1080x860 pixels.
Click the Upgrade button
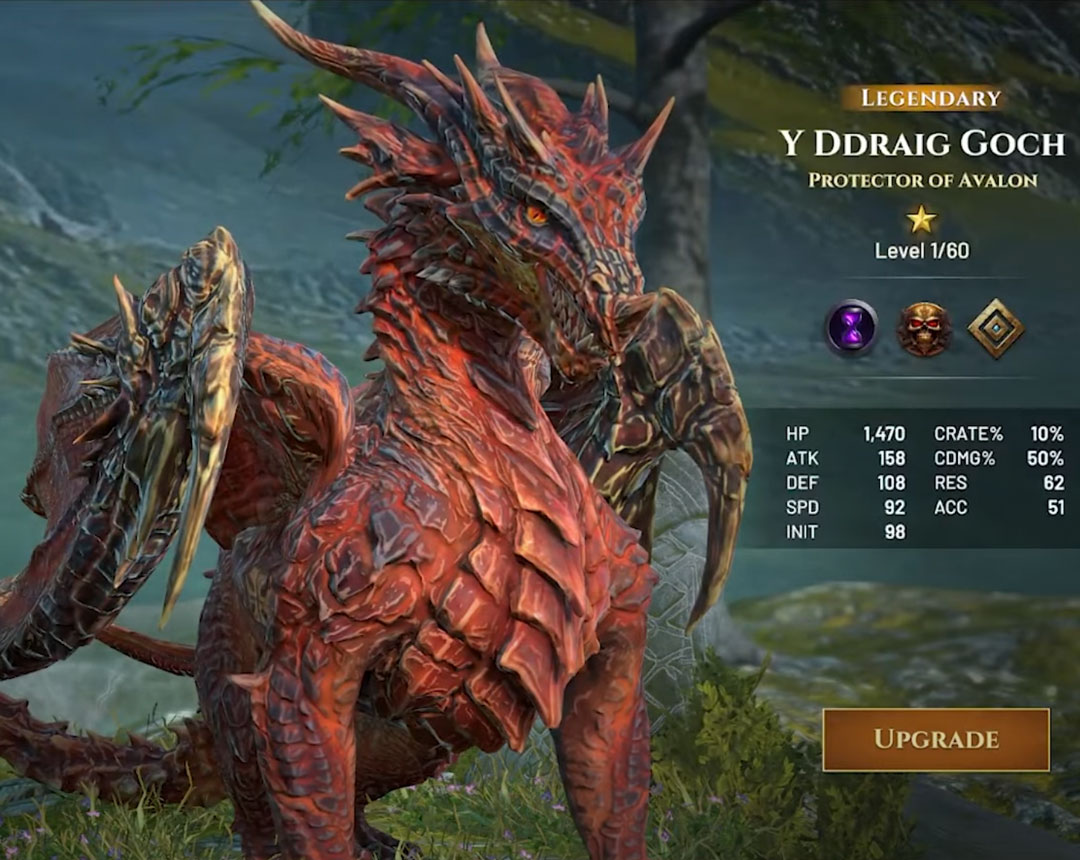936,740
